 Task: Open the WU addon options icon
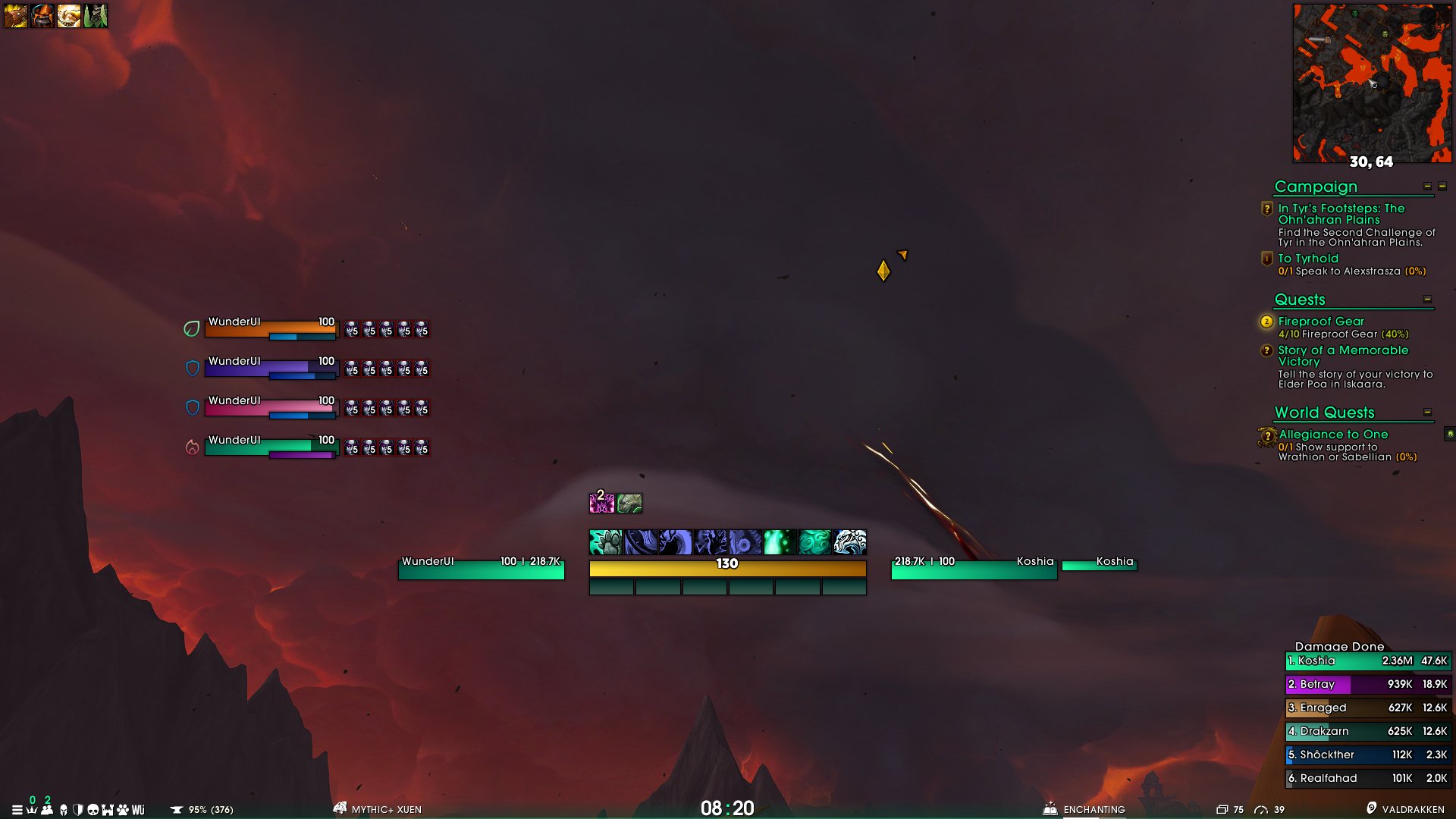137,809
